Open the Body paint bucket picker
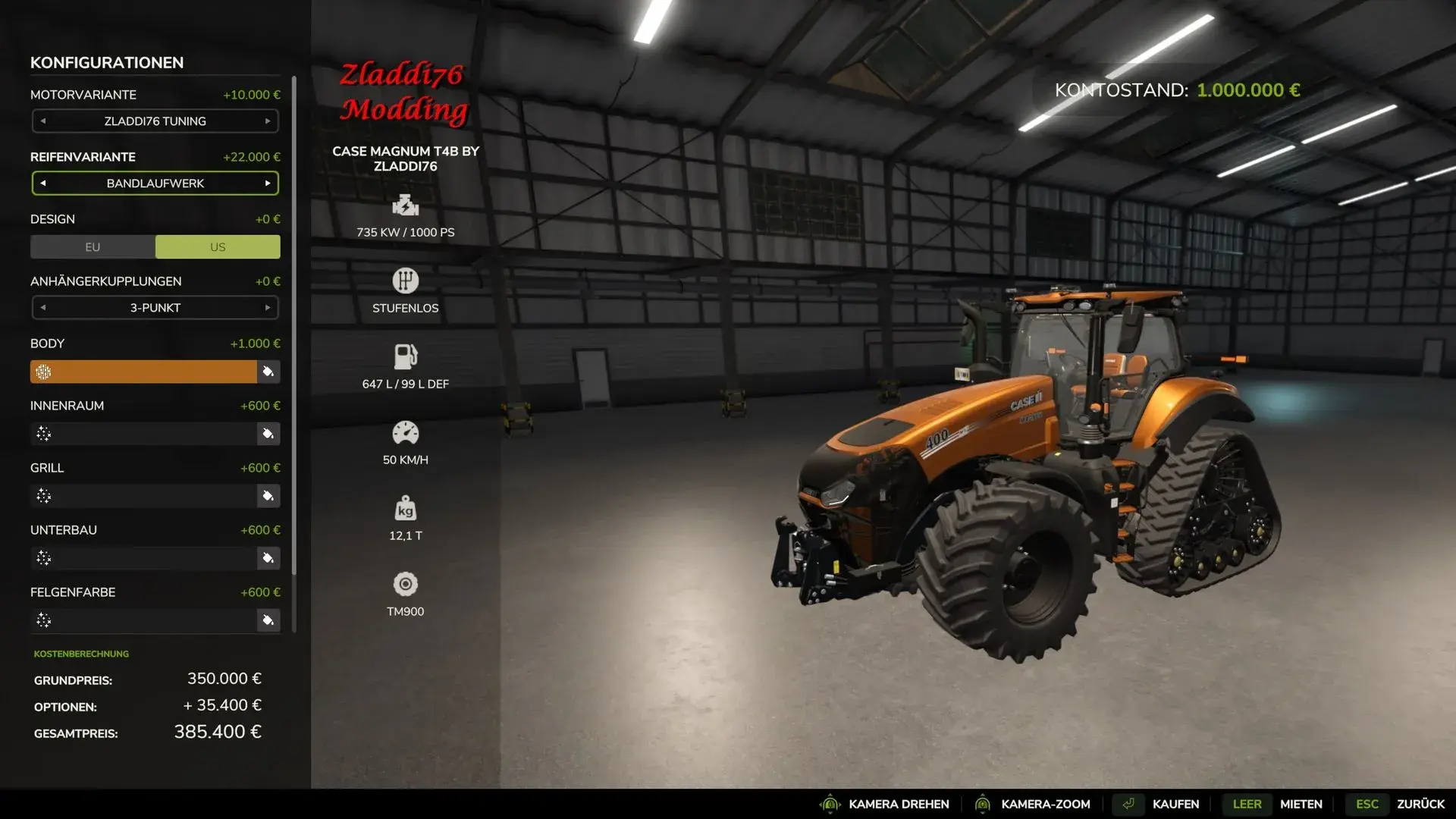 tap(268, 372)
